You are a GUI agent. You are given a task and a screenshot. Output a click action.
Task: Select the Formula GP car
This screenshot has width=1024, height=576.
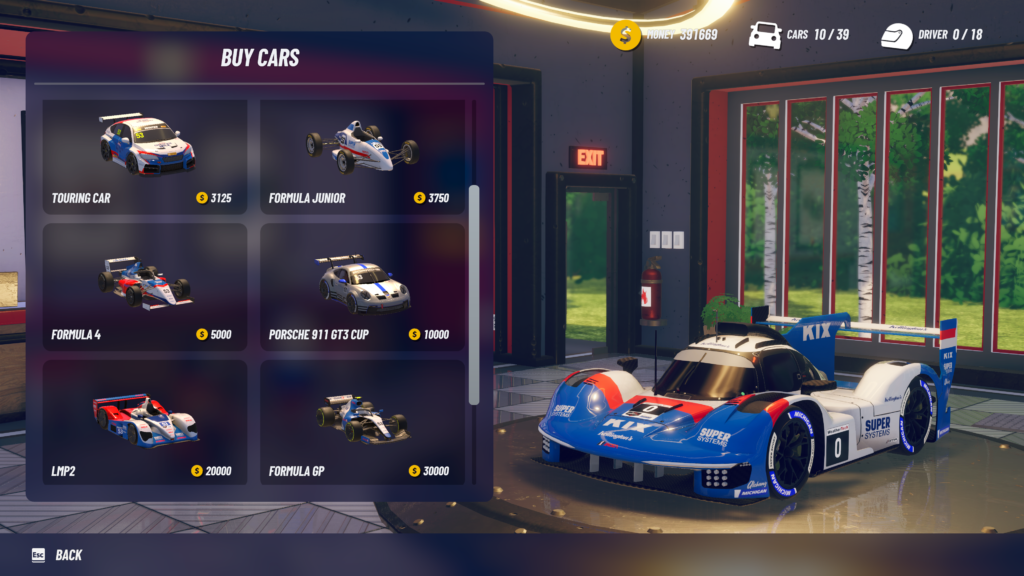tap(362, 422)
